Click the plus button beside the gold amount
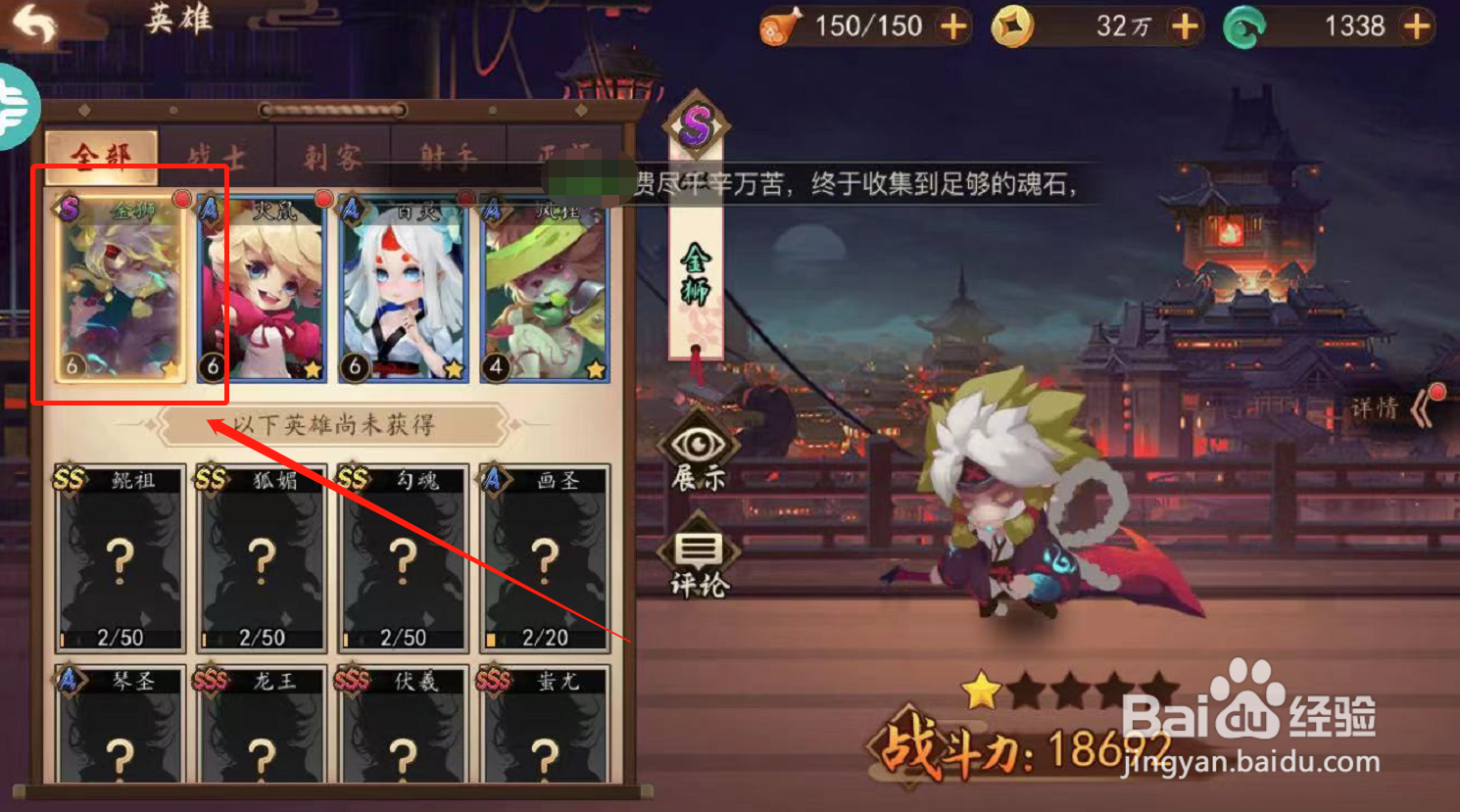The width and height of the screenshot is (1460, 812). pyautogui.click(x=1185, y=26)
